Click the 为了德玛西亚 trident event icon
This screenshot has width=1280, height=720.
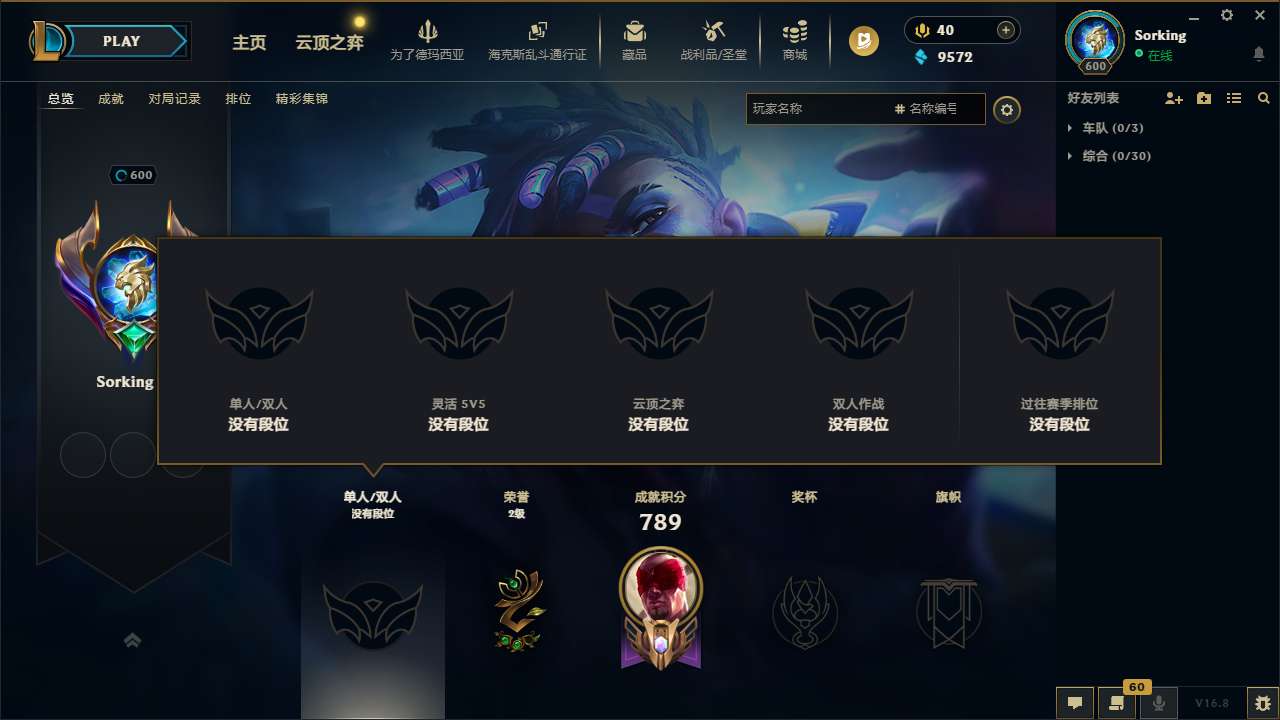428,31
